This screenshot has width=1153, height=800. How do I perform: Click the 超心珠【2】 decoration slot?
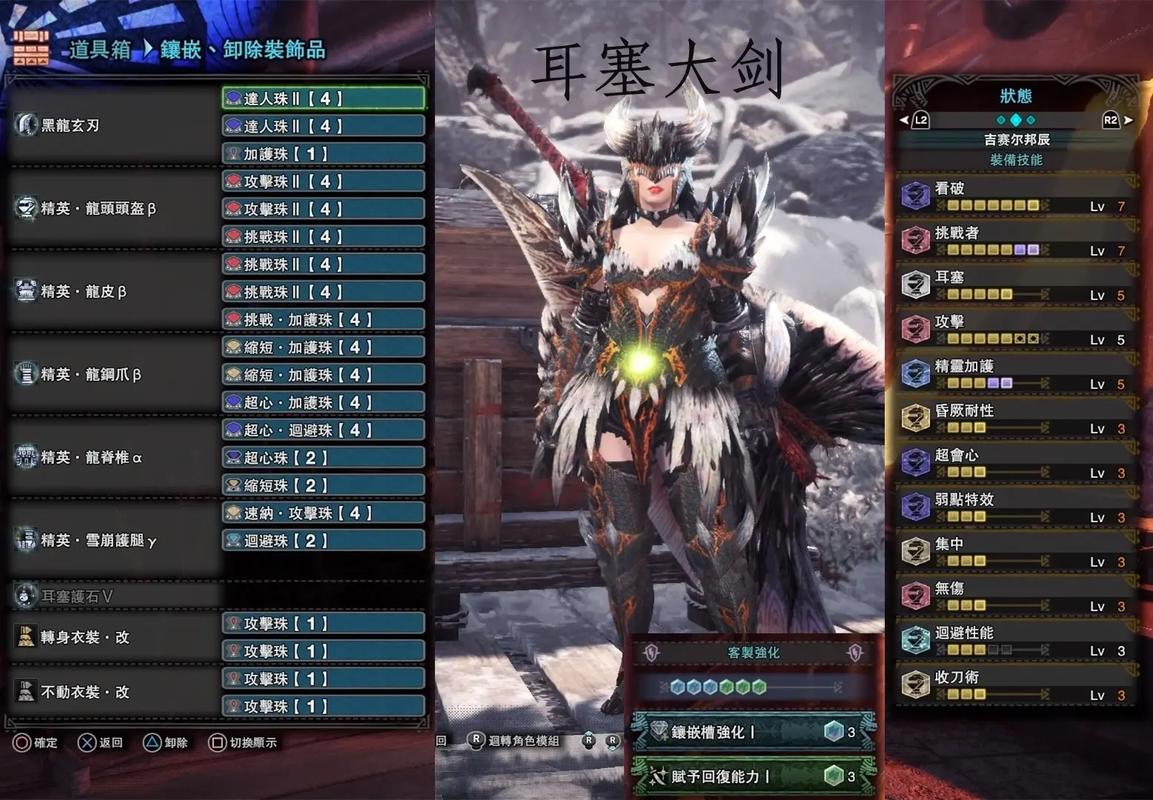pyautogui.click(x=323, y=458)
